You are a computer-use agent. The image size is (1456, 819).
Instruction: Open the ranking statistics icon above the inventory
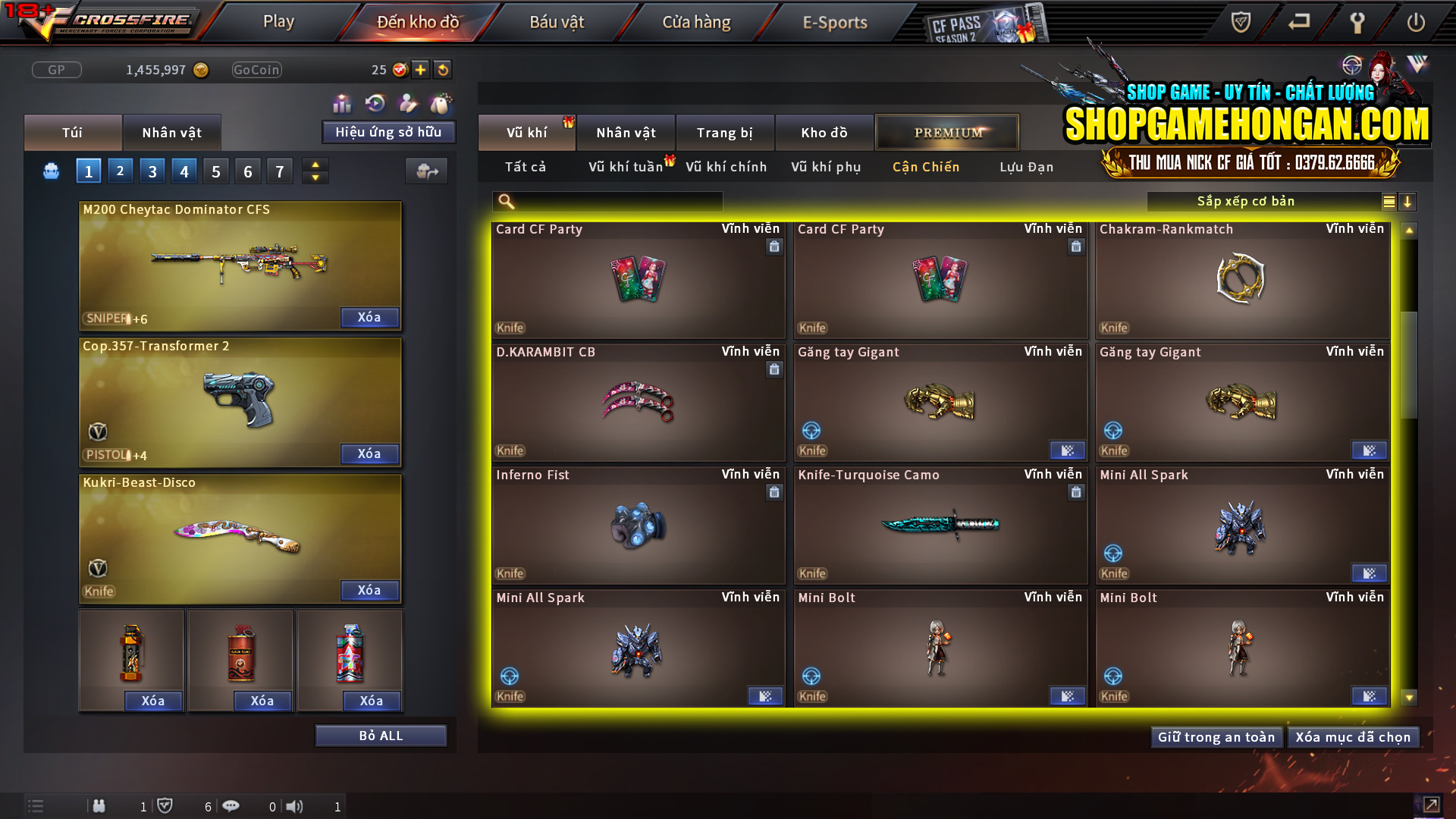tap(342, 102)
